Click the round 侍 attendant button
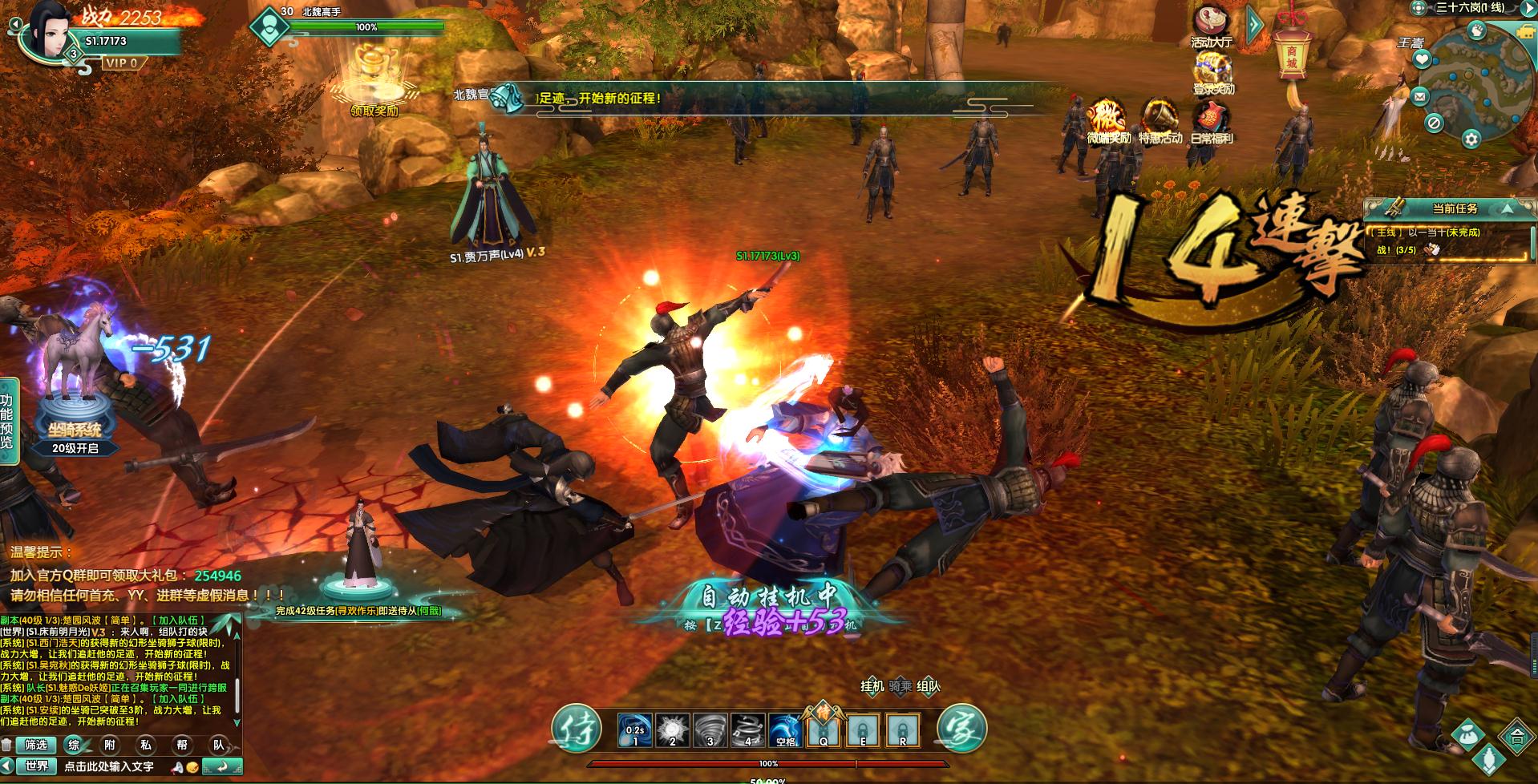Screen dimensions: 1538x784 click(x=576, y=728)
